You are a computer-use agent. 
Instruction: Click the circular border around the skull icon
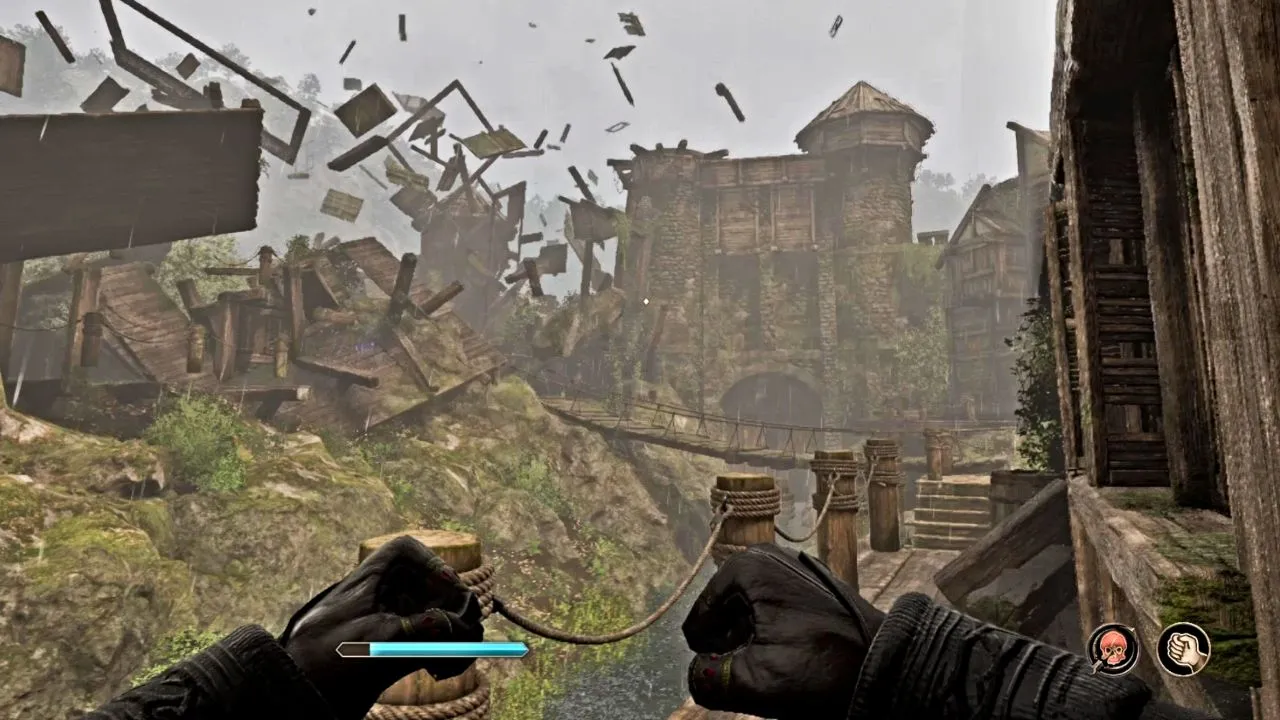coord(1112,626)
